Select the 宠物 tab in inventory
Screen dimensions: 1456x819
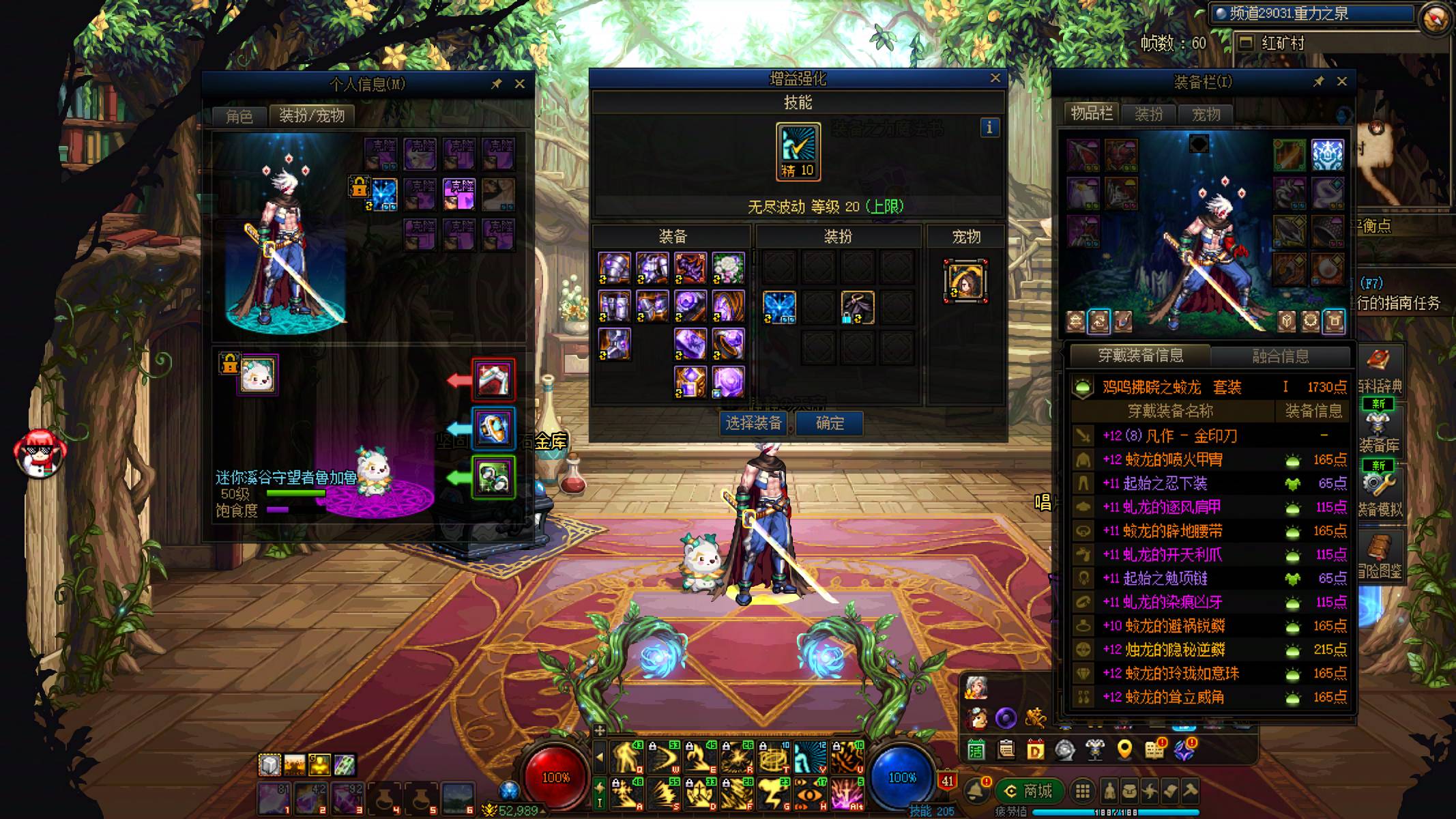tap(1206, 114)
